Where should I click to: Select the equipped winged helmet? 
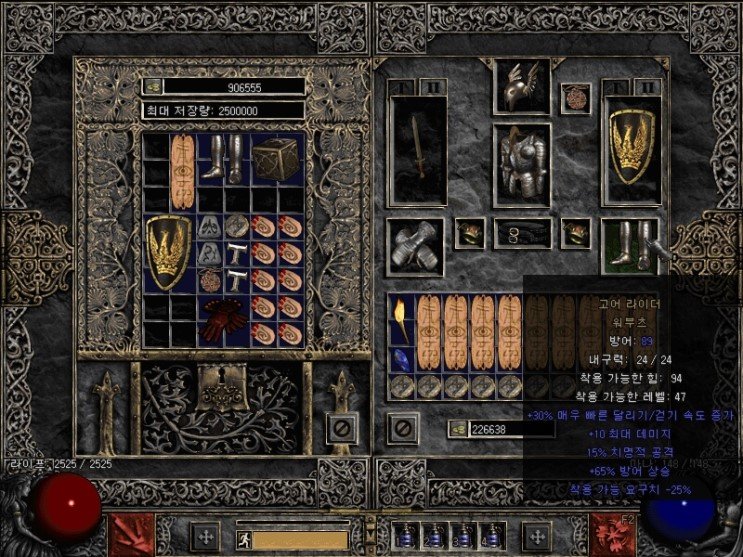pos(520,88)
